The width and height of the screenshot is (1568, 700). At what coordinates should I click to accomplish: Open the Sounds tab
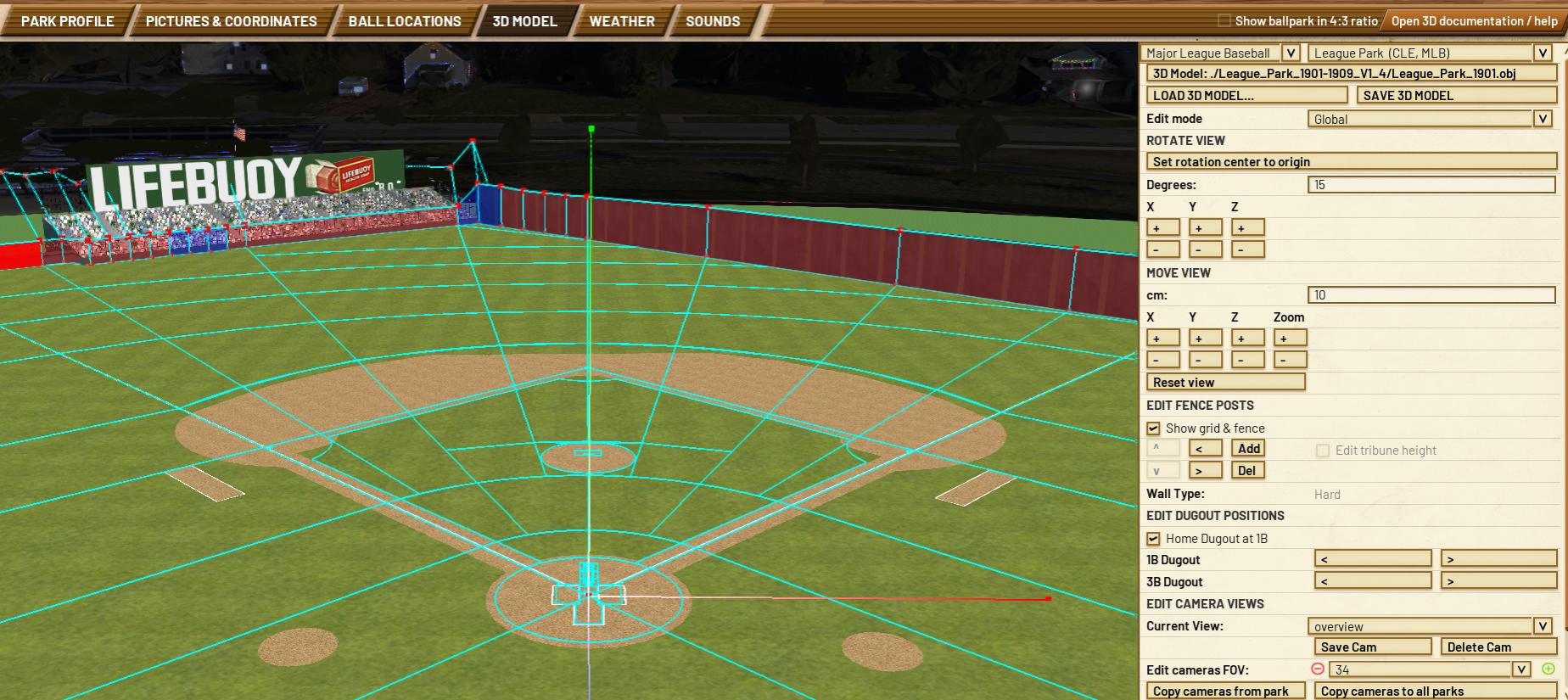(713, 21)
